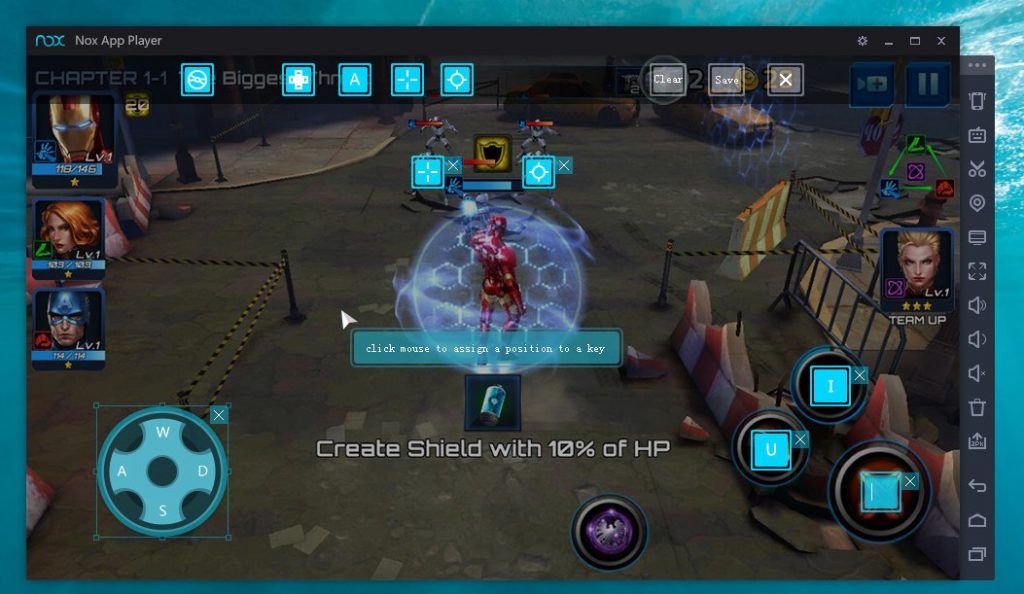Save the keyboard mapping configuration

tap(727, 80)
